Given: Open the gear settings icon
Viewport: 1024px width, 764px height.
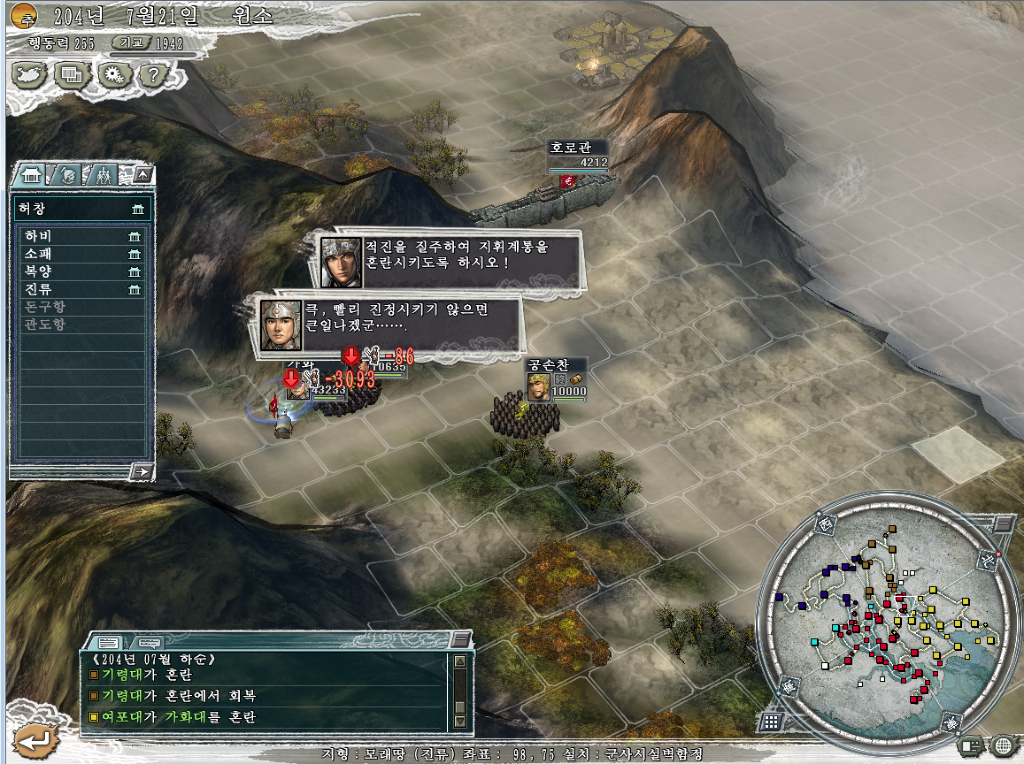Looking at the screenshot, I should 112,73.
